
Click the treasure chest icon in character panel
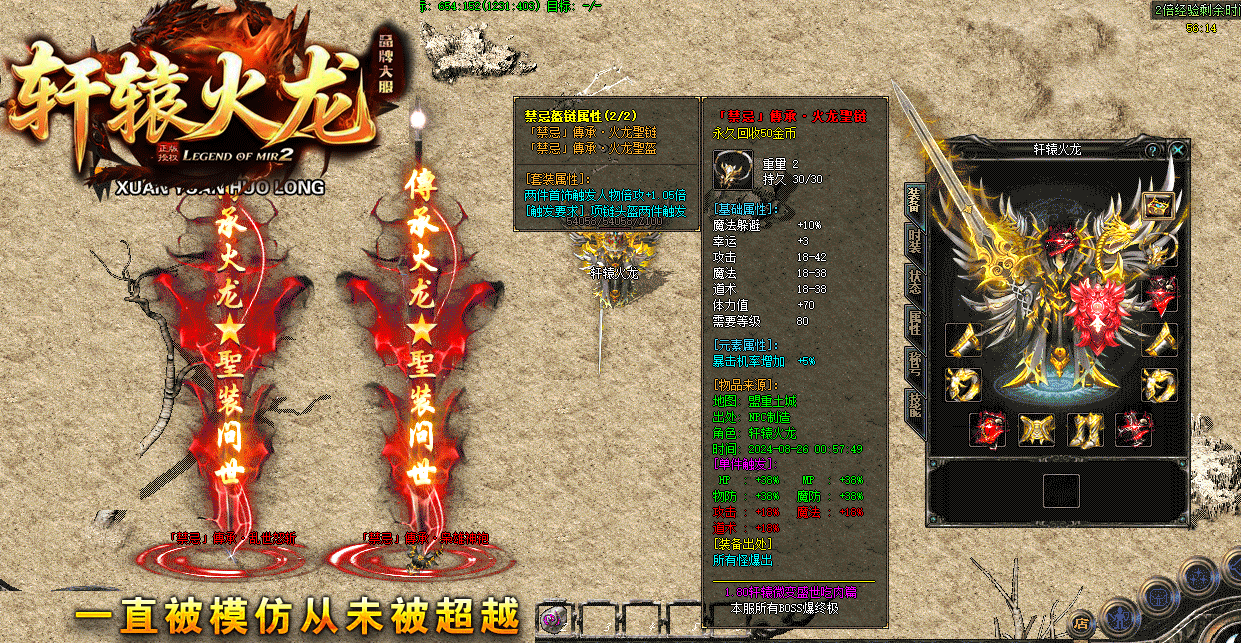1159,207
